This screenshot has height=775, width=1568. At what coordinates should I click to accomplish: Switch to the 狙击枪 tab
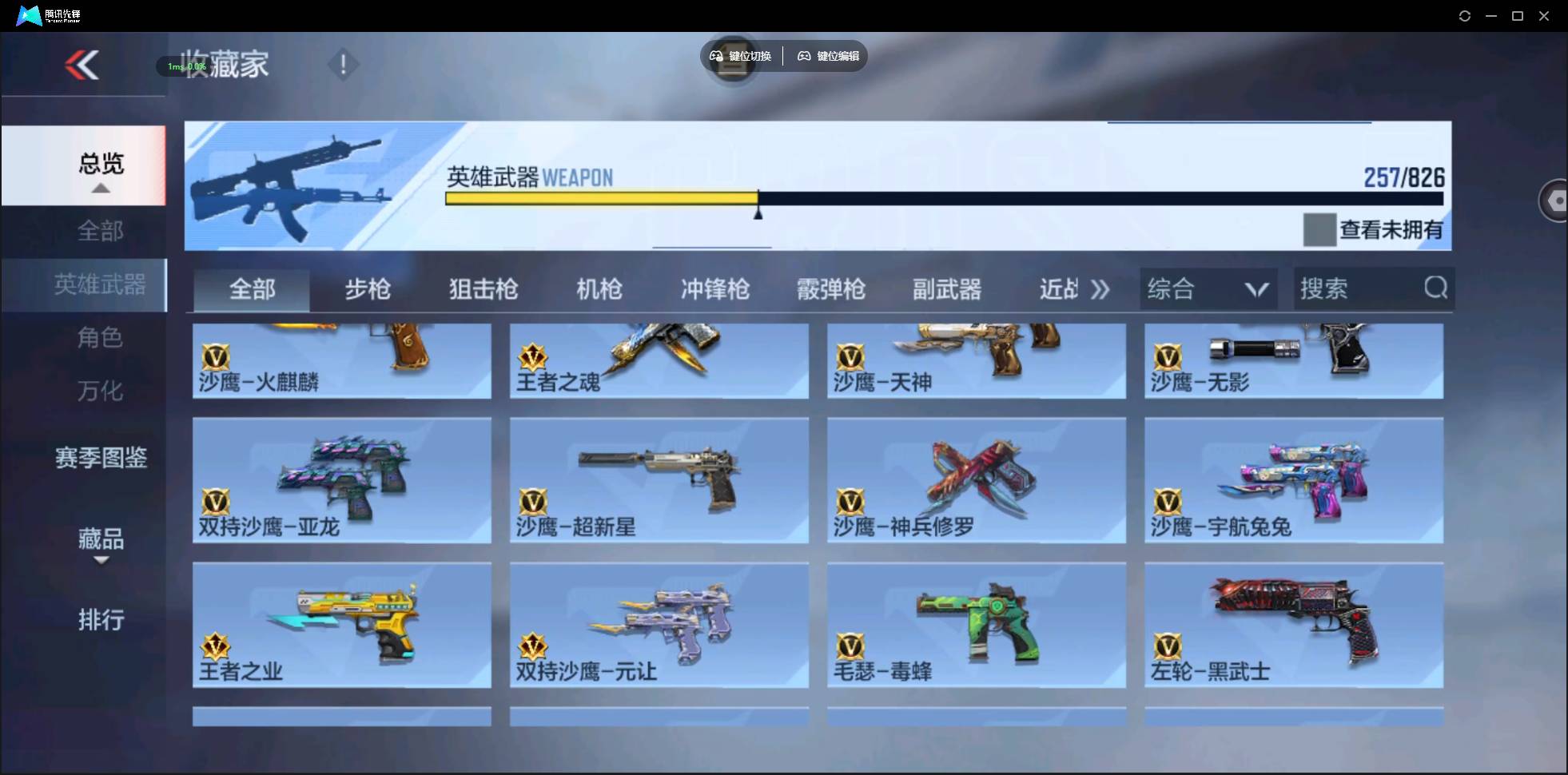[x=483, y=289]
